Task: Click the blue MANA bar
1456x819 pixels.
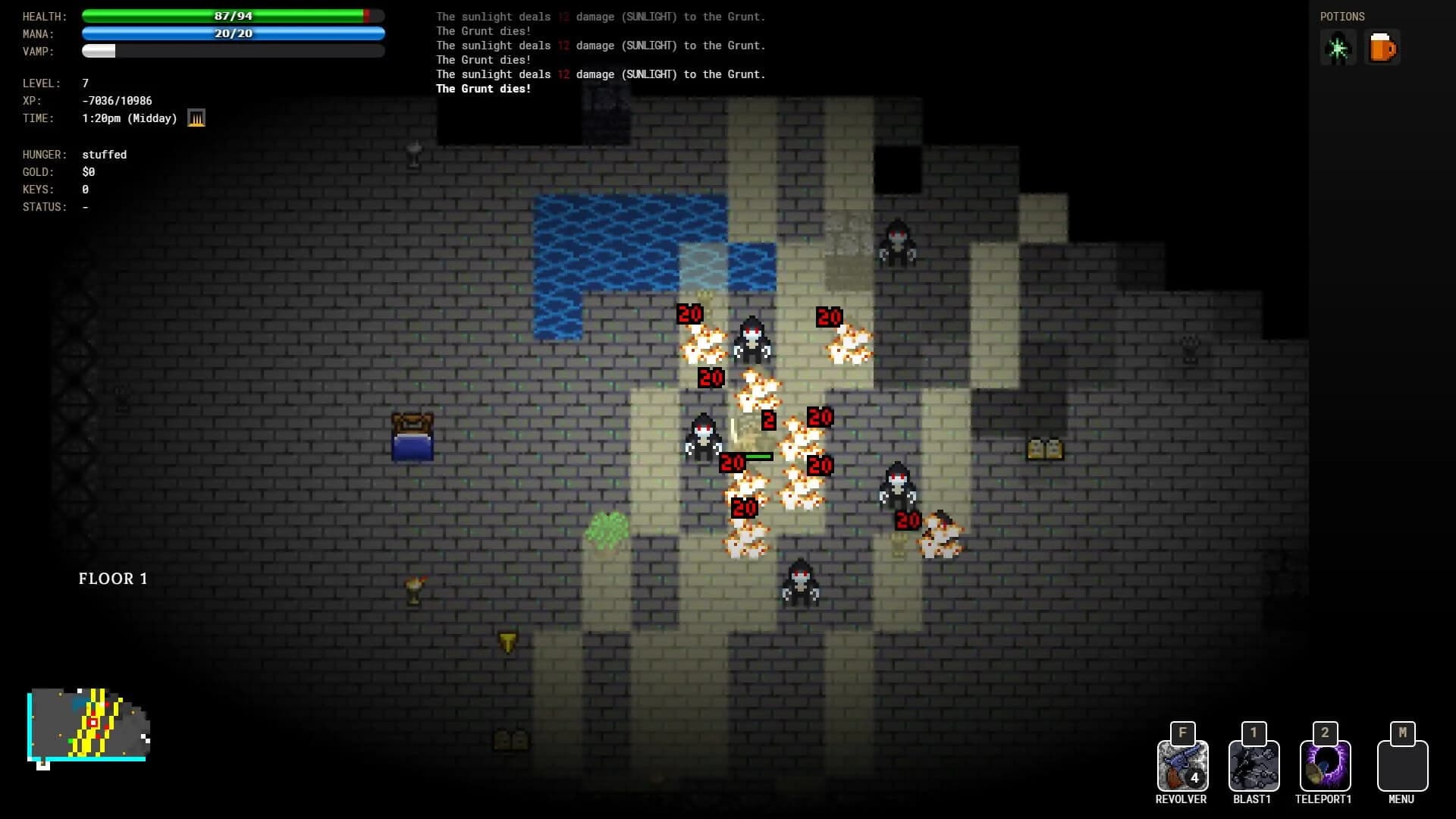Action: click(x=233, y=33)
